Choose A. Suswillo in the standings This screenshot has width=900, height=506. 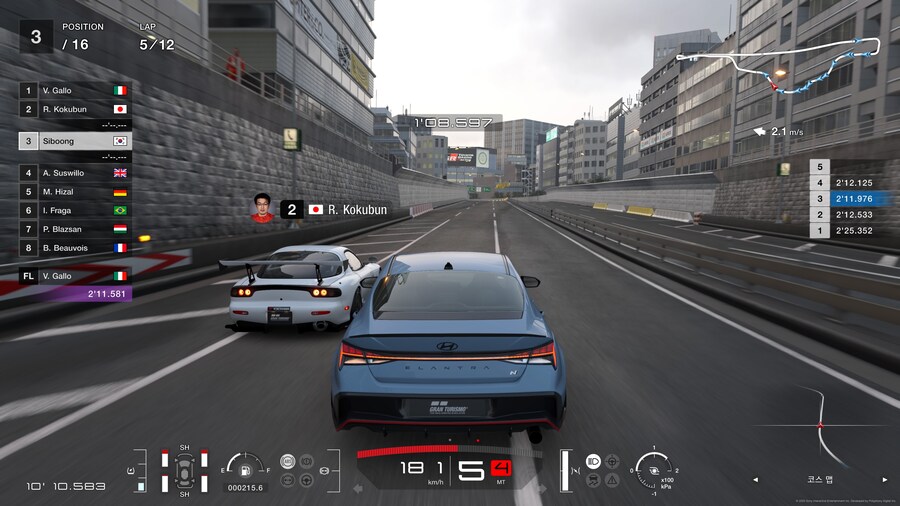(75, 173)
